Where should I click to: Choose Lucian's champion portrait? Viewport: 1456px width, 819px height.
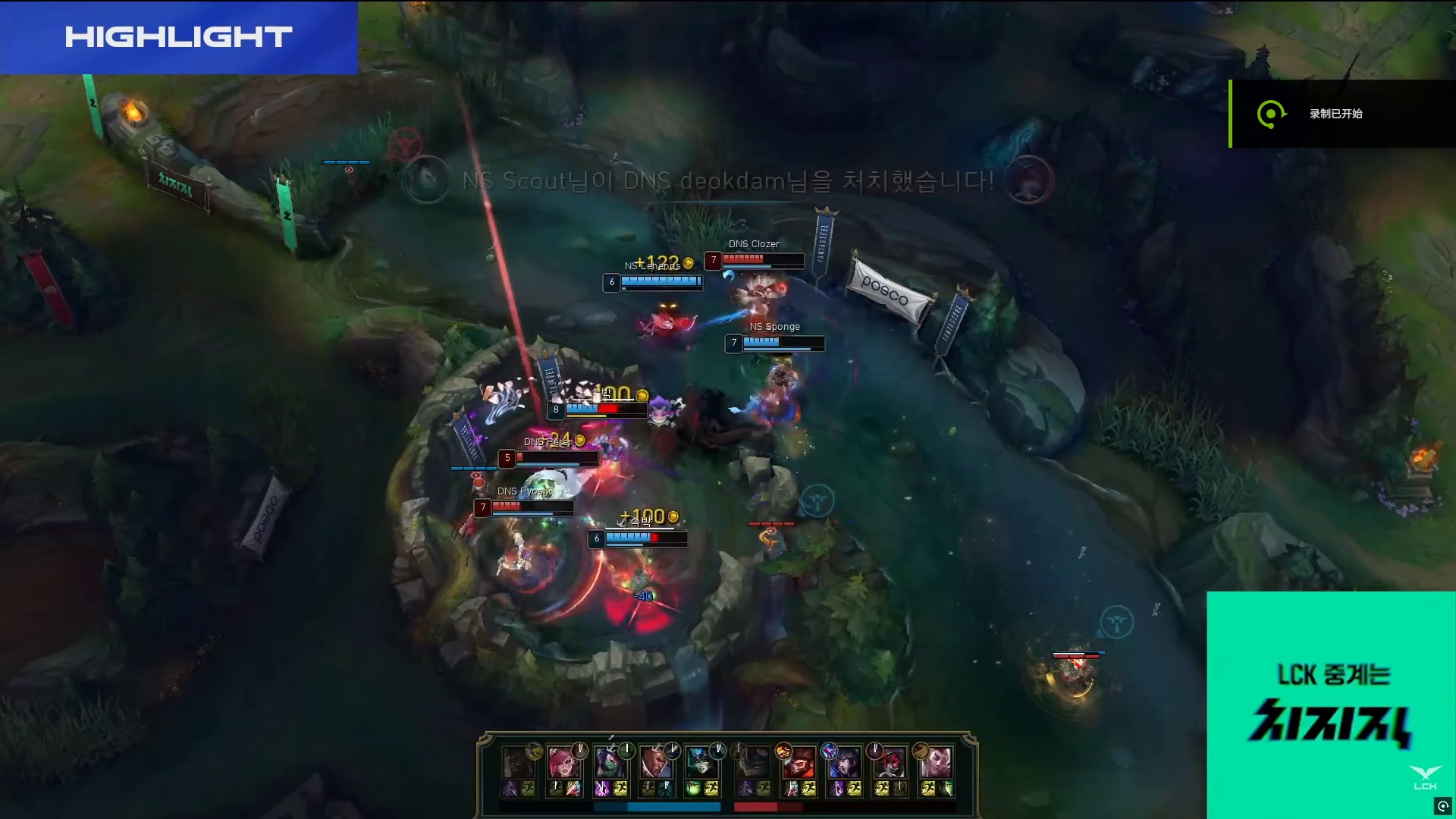[x=655, y=761]
